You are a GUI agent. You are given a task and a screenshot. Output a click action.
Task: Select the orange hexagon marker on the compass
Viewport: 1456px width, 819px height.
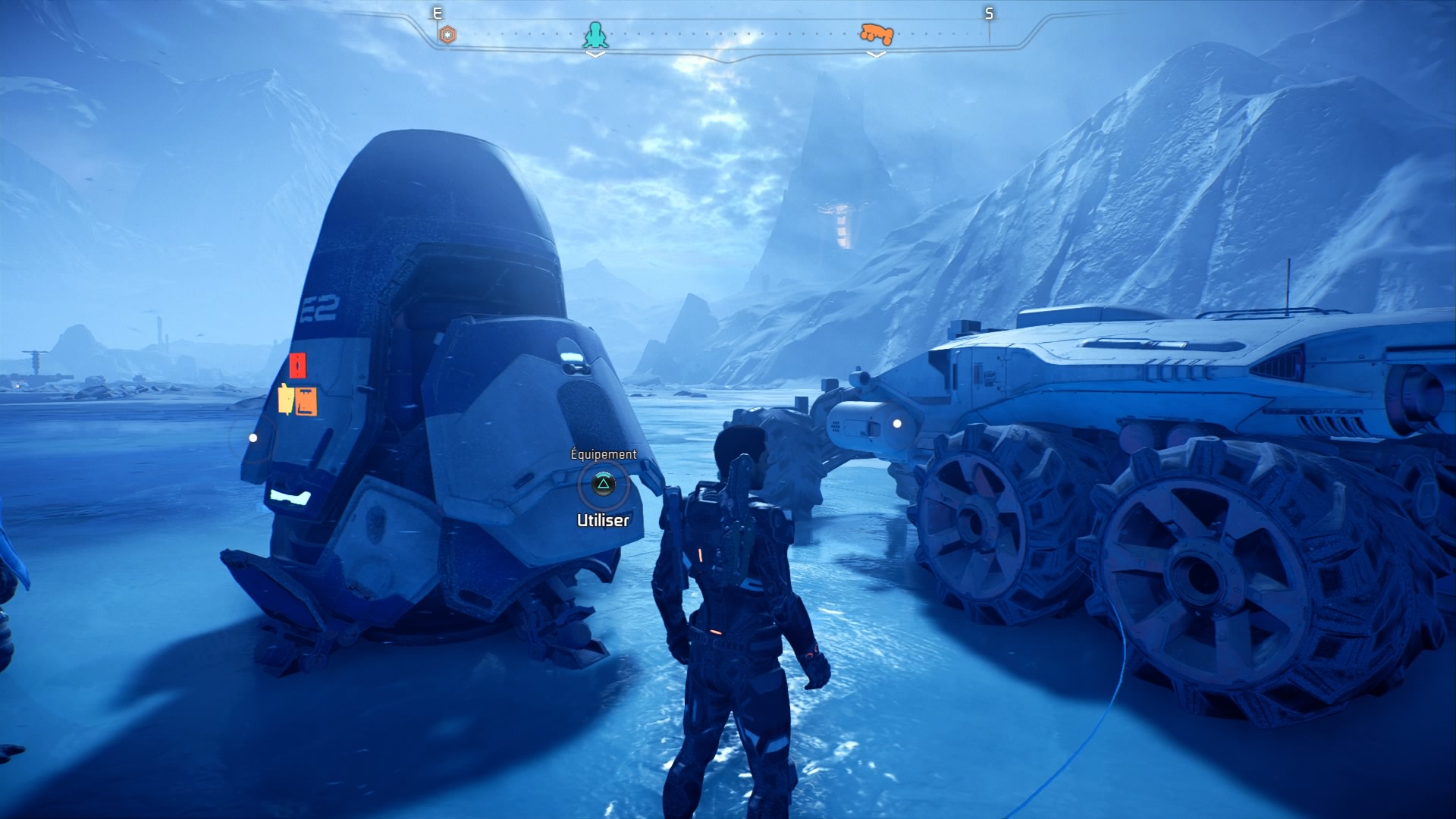click(448, 34)
